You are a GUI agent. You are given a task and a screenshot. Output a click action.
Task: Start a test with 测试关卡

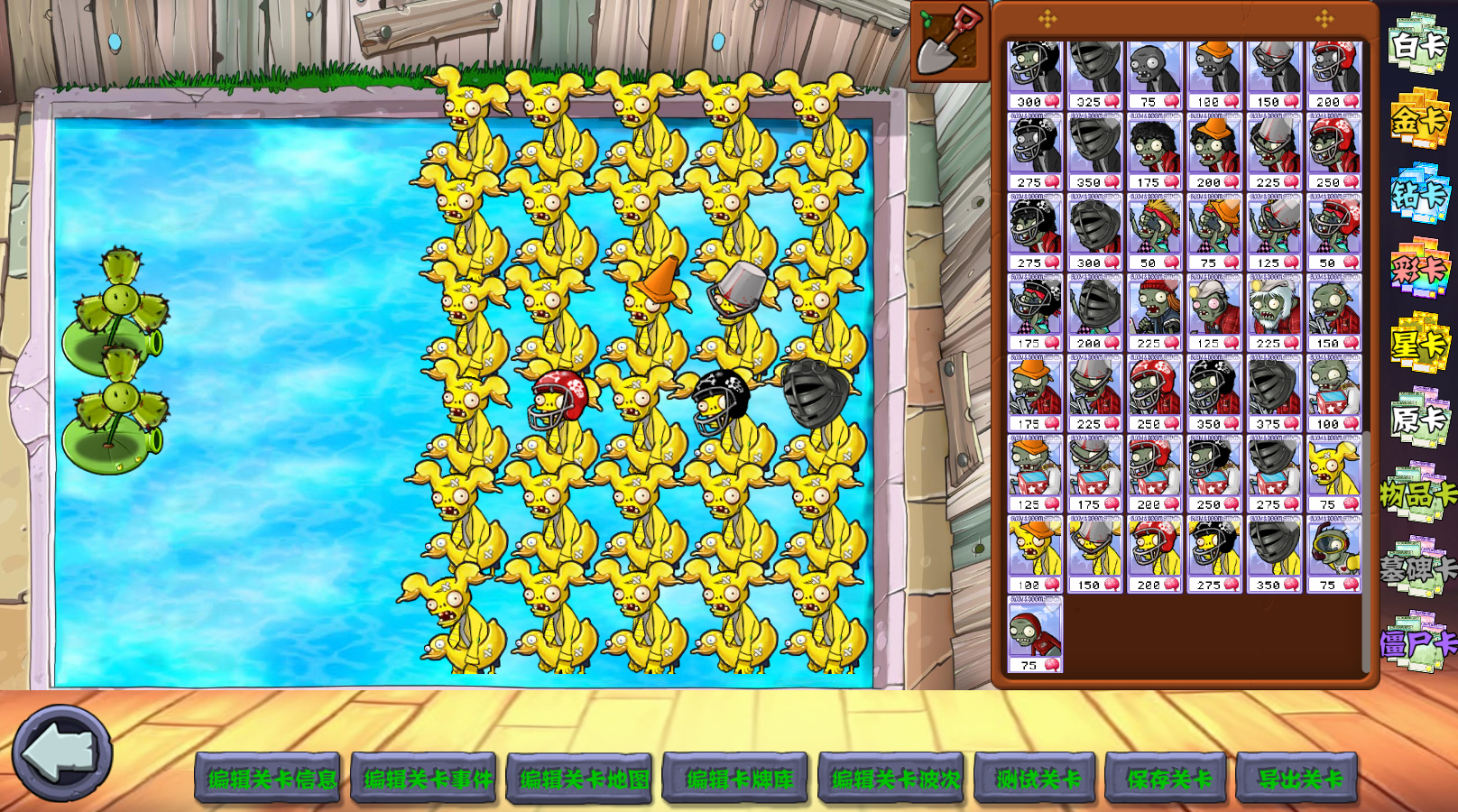coord(1036,778)
